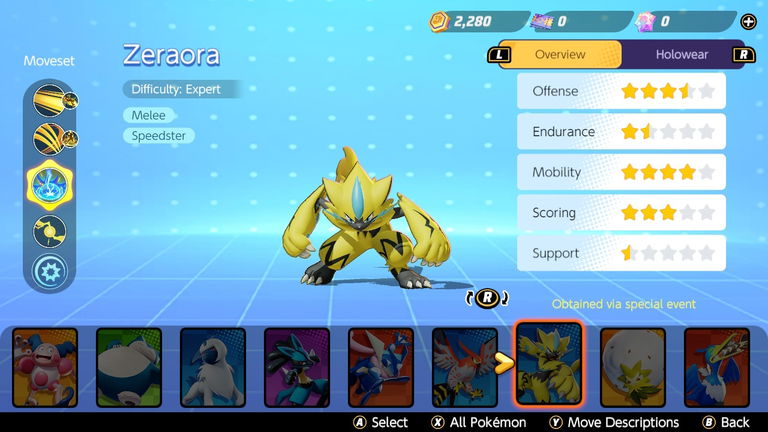Select the Cramorant portrait
The width and height of the screenshot is (768, 432).
coord(716,367)
